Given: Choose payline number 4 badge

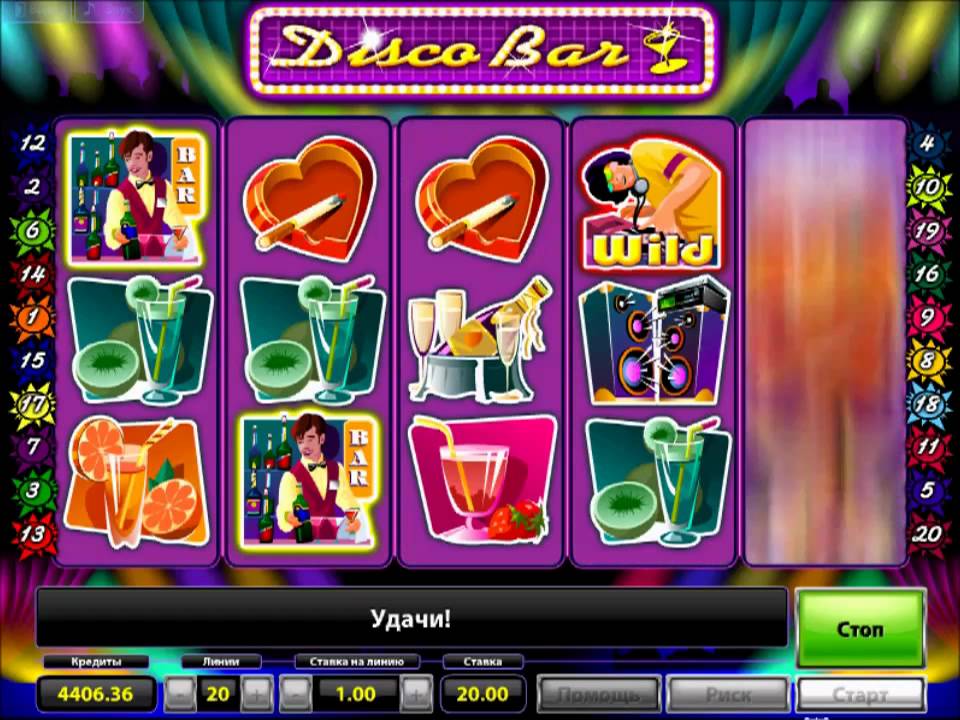Looking at the screenshot, I should point(927,143).
